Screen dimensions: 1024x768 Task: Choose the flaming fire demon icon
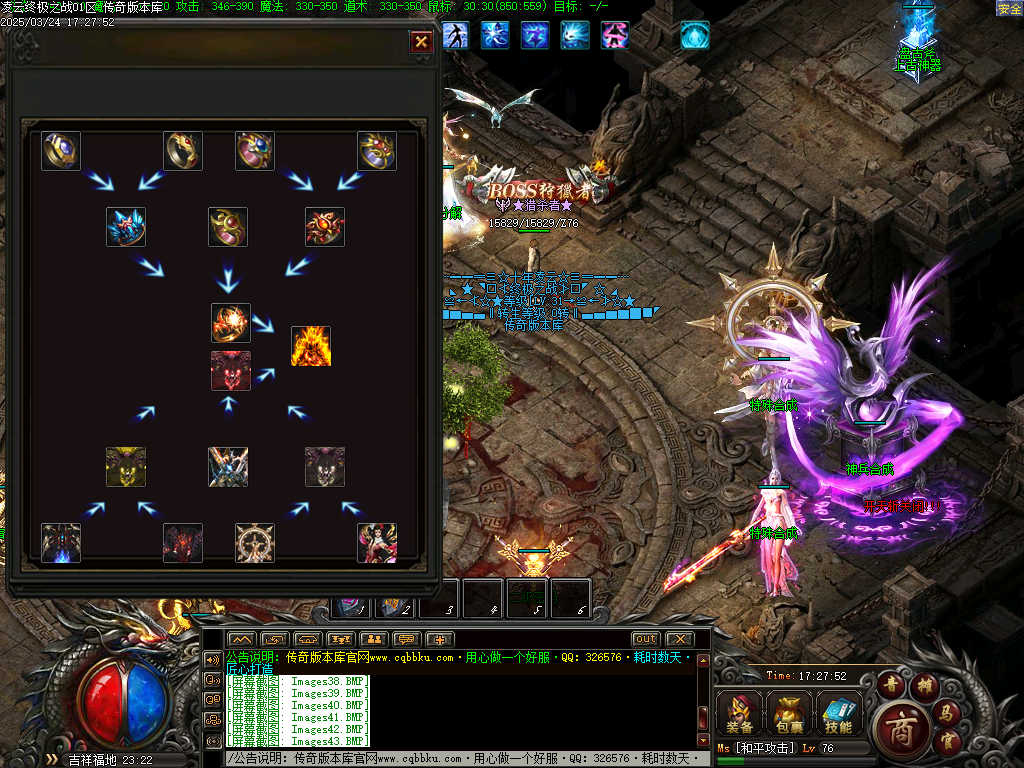[x=310, y=346]
